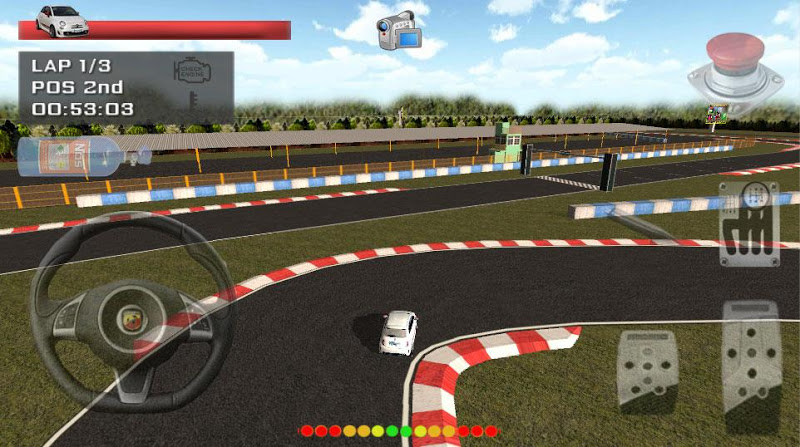Activate the nitro boost bottle
Image resolution: width=800 pixels, height=447 pixels.
80,156
